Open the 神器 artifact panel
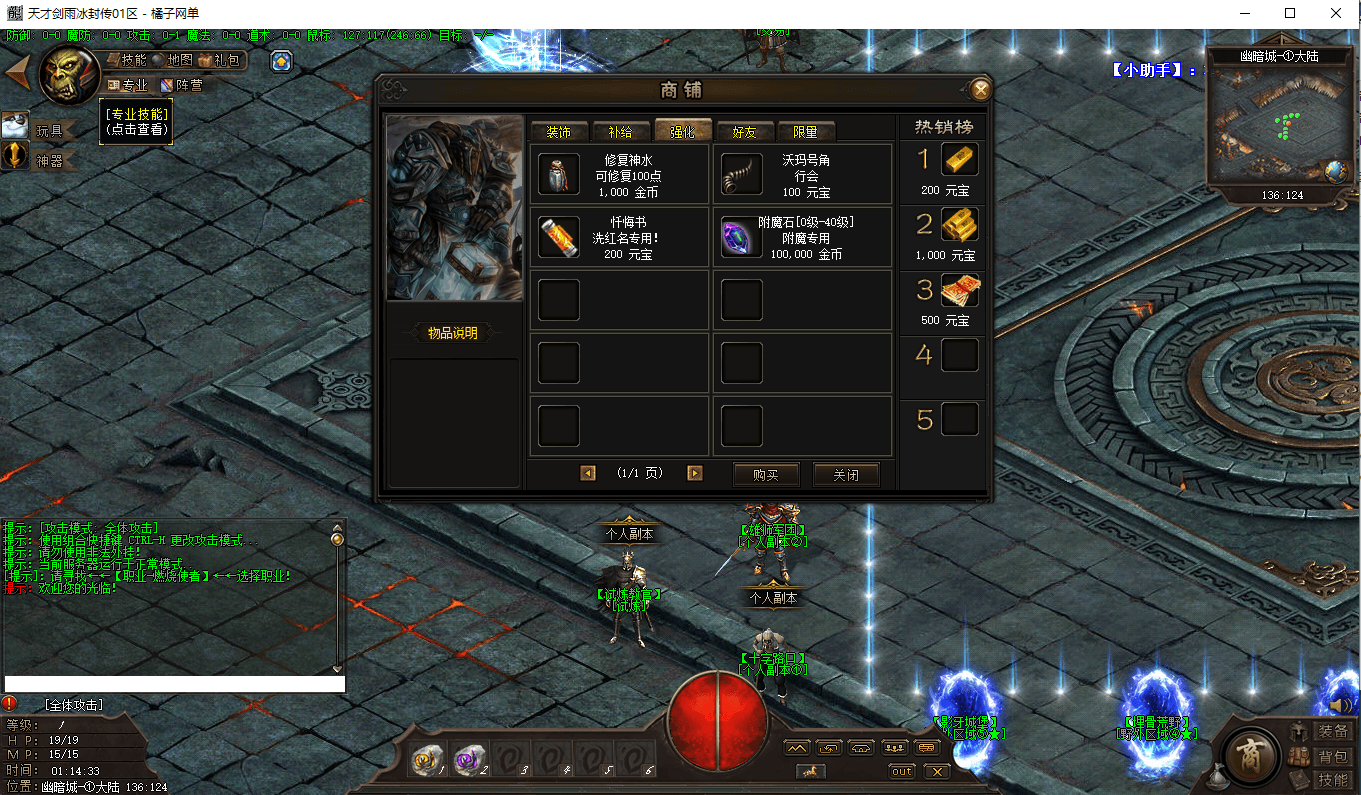This screenshot has height=795, width=1361. pyautogui.click(x=48, y=159)
